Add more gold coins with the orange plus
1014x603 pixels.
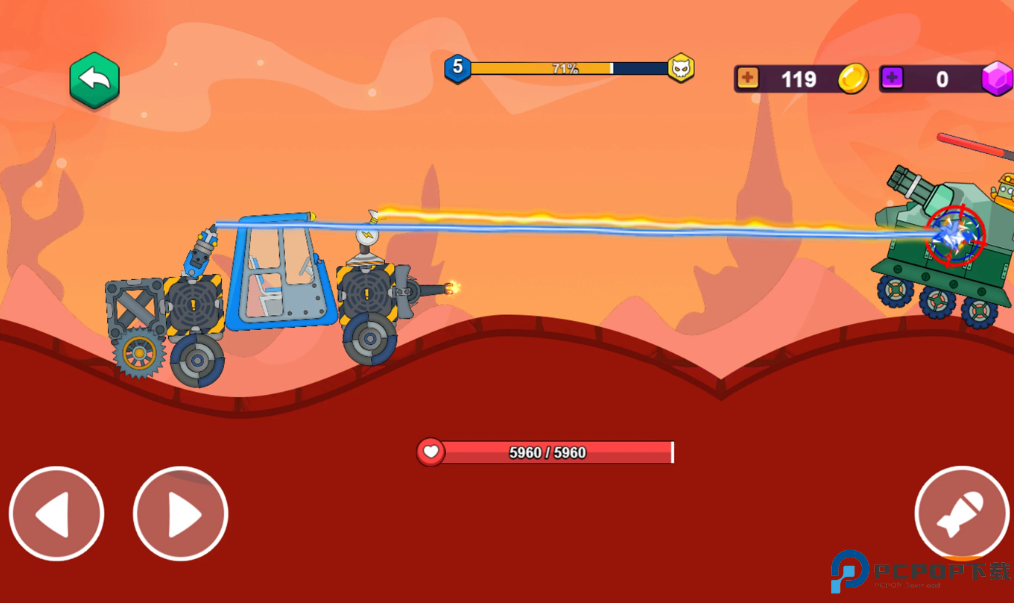[x=748, y=79]
